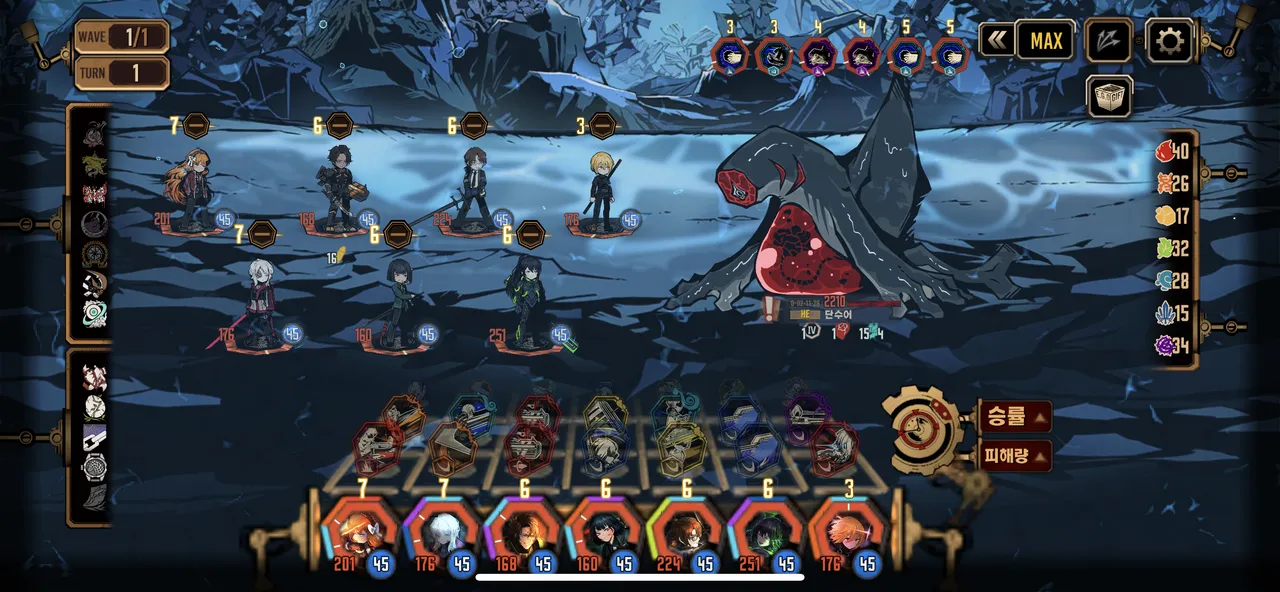Open the triple-arrow targeting button

pyautogui.click(x=1109, y=41)
